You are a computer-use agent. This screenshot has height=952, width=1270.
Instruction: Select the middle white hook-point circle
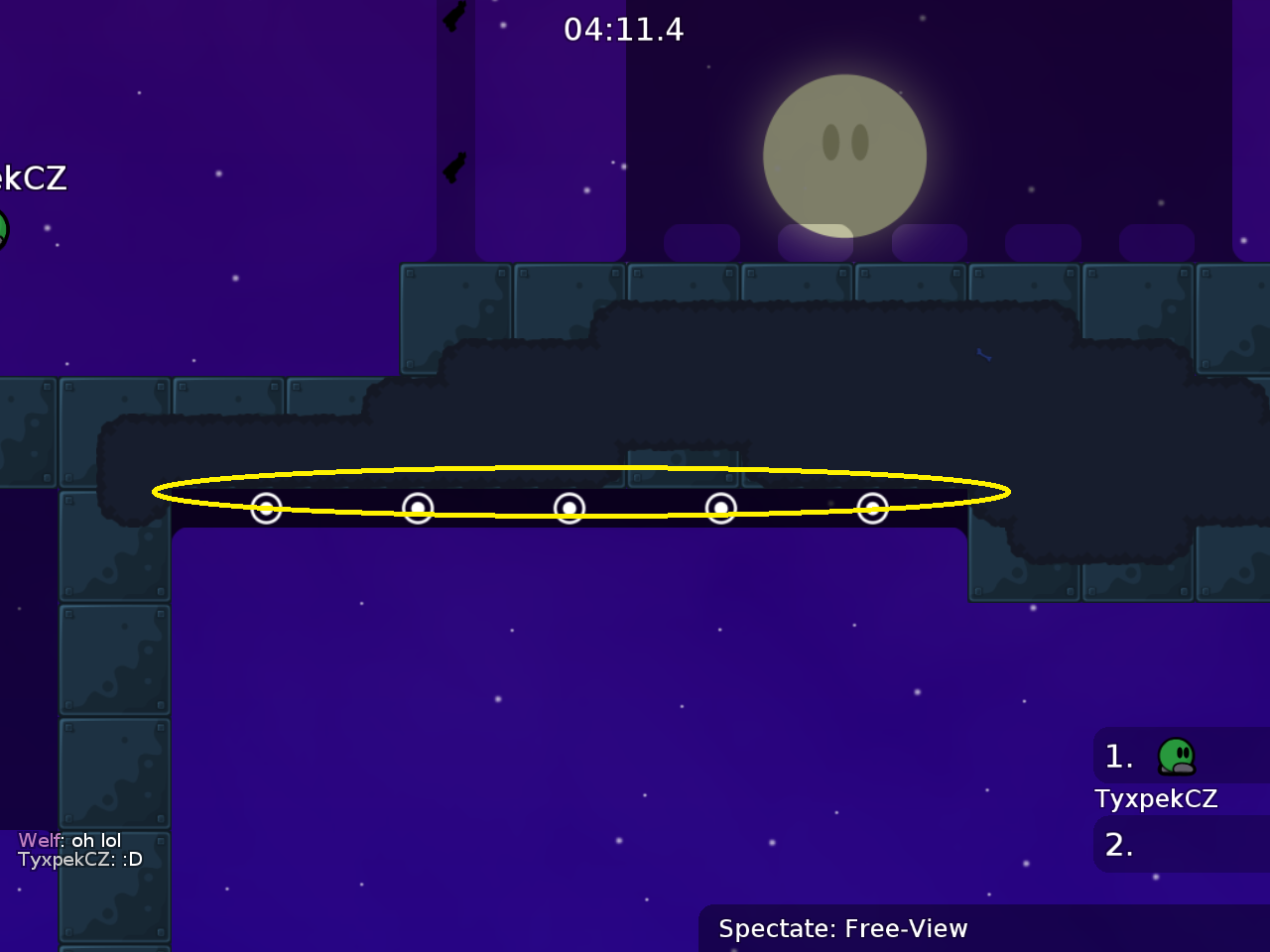tap(570, 508)
